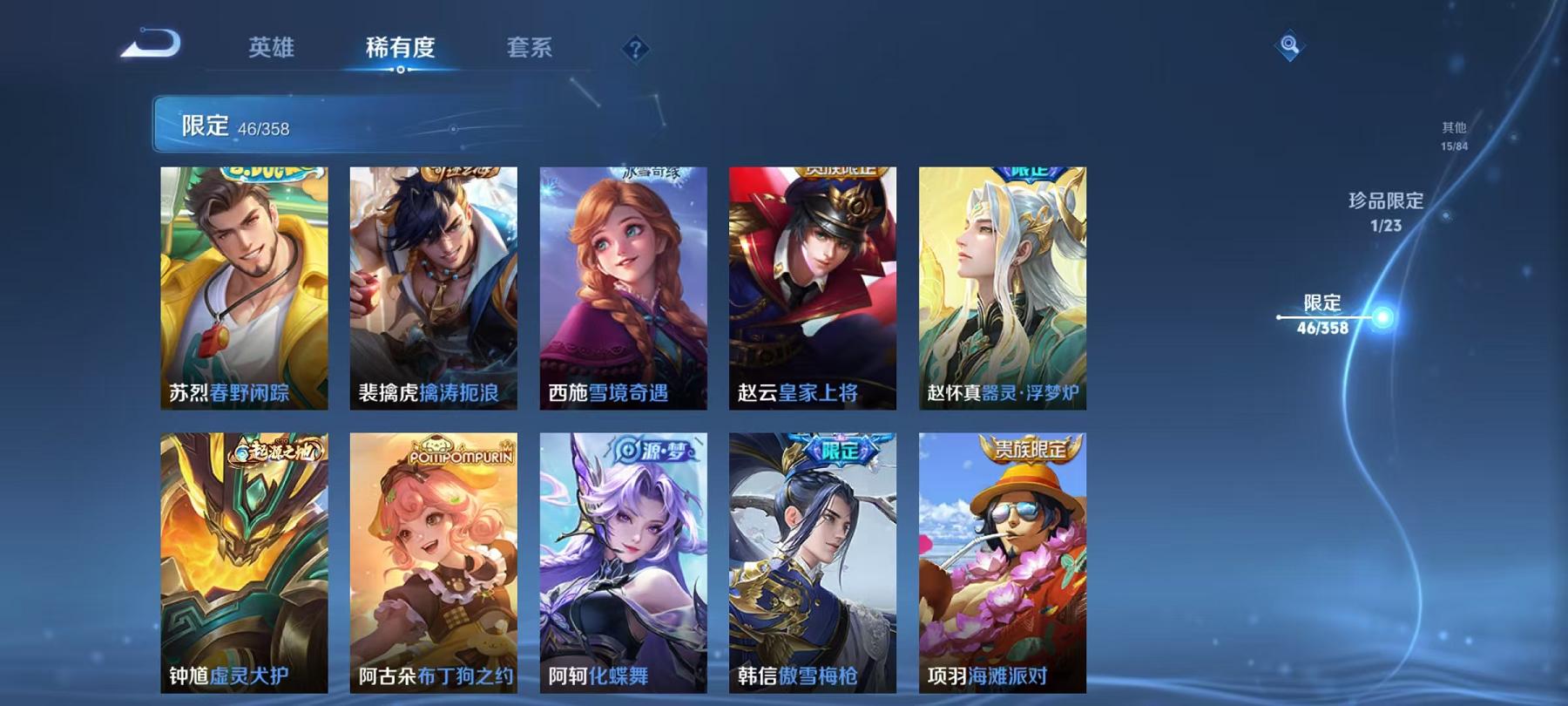Select the 赵云 皇家上将 skin
Screen dimensions: 1568x706
pos(812,288)
